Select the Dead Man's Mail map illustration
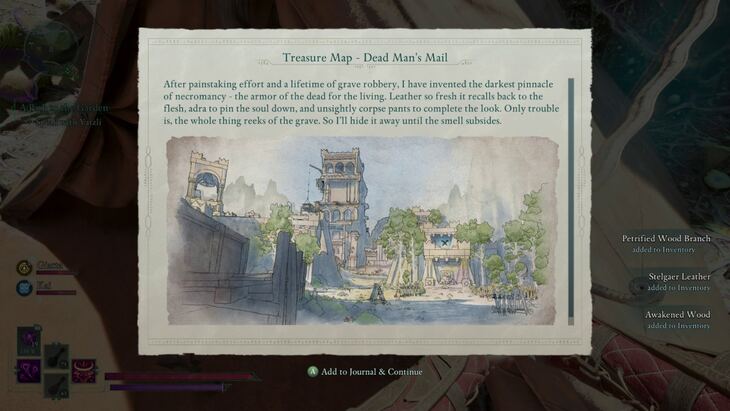The image size is (730, 411). (x=360, y=231)
